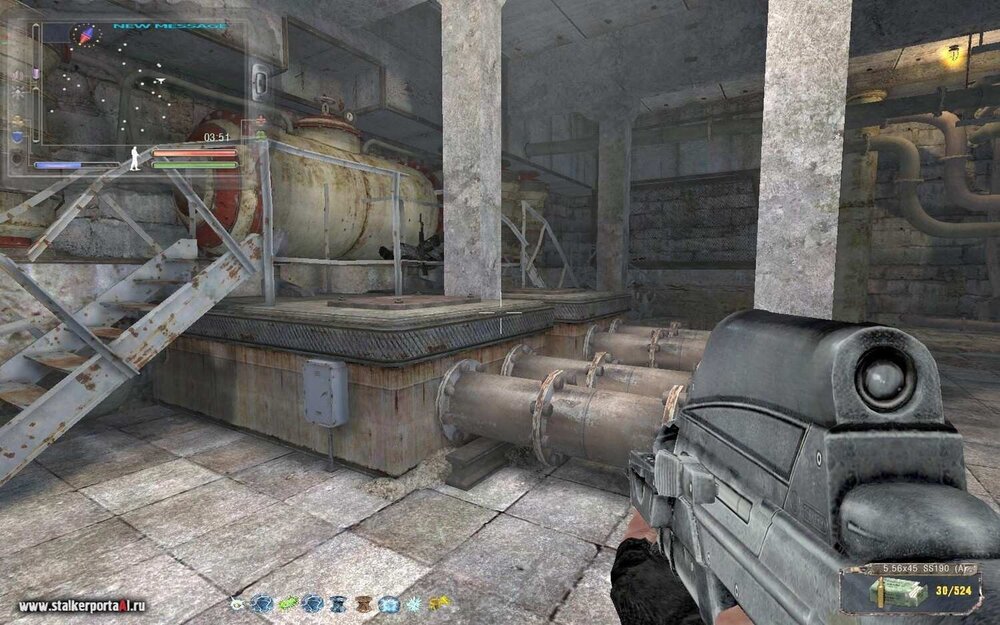Select the white spiky crystal artifact

tap(413, 603)
